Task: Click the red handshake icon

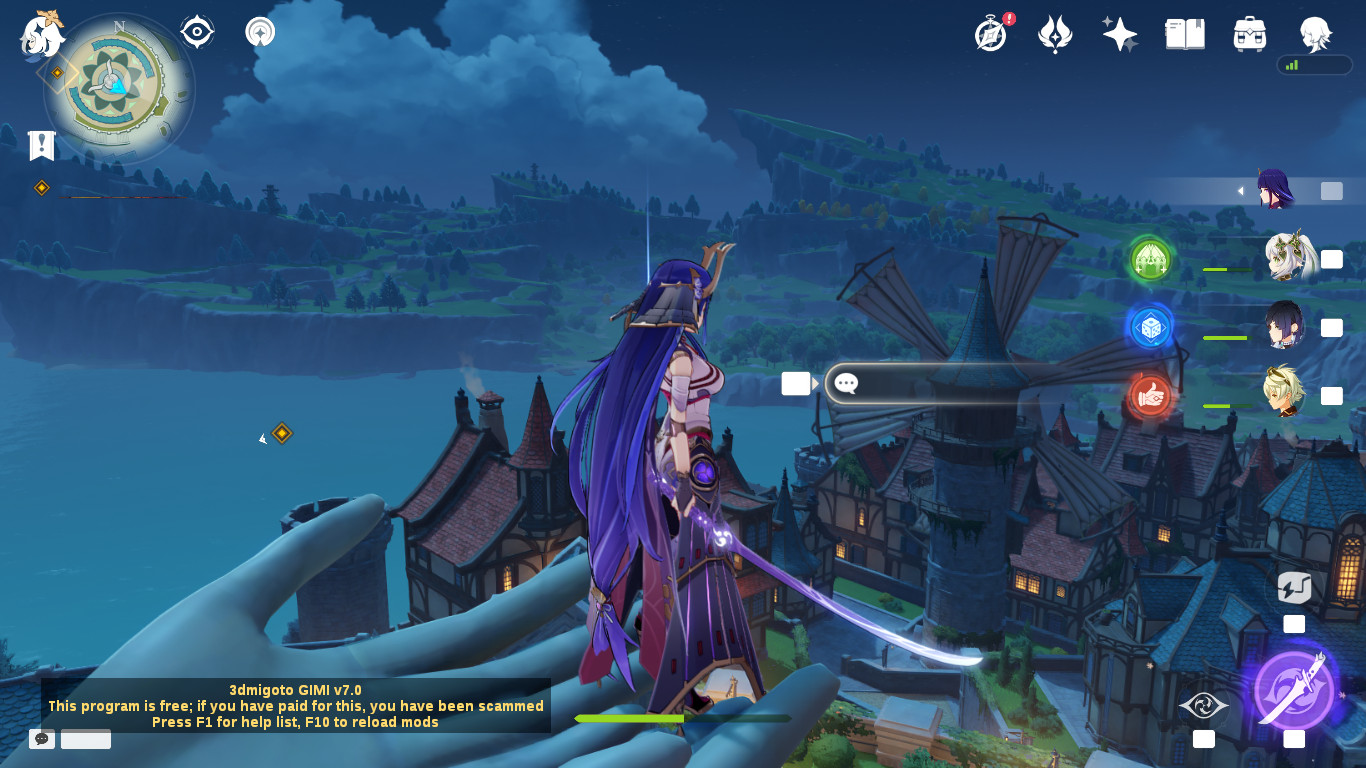Action: coord(1150,396)
